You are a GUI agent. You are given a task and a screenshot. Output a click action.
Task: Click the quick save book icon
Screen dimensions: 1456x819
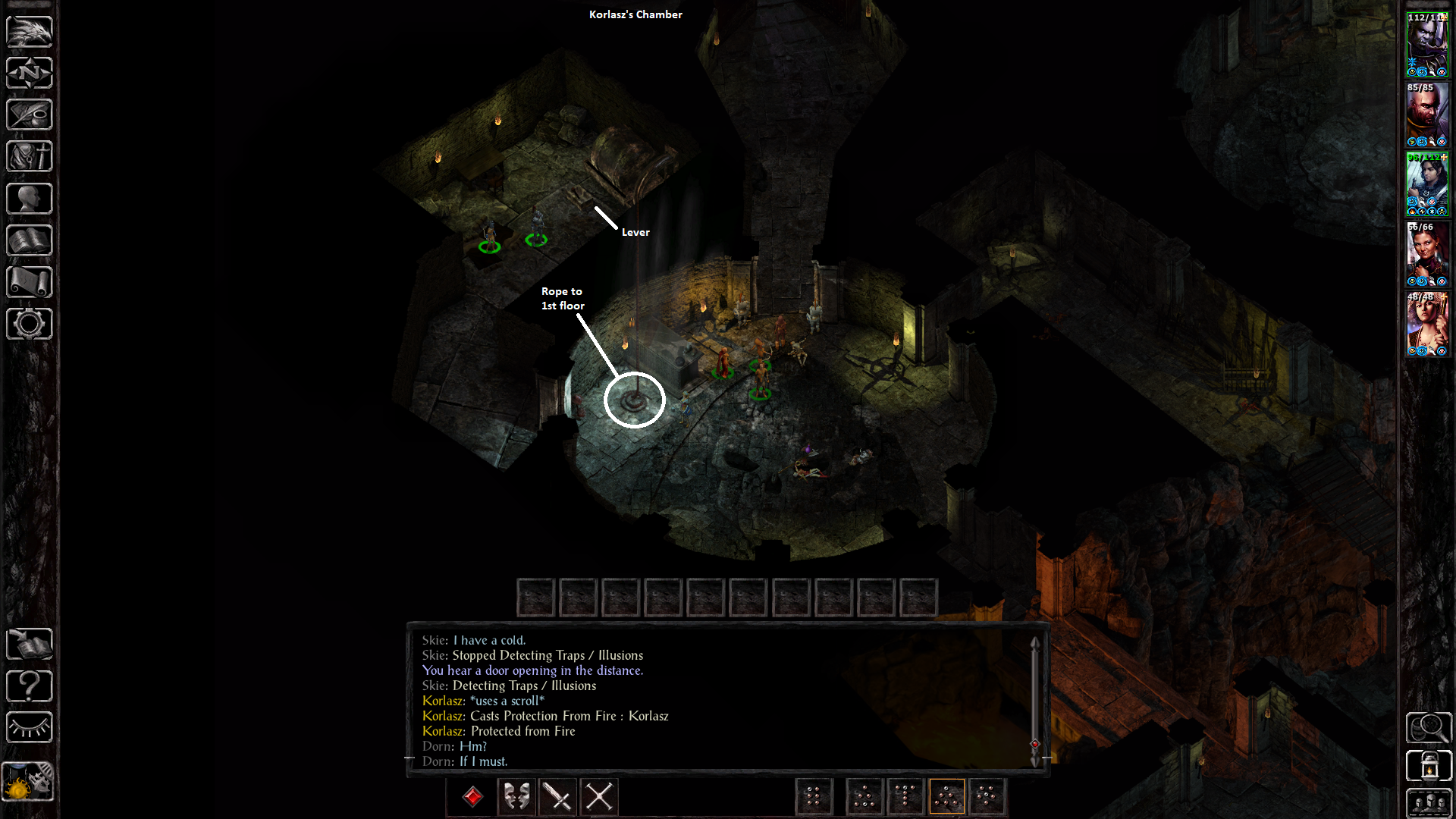(x=30, y=645)
